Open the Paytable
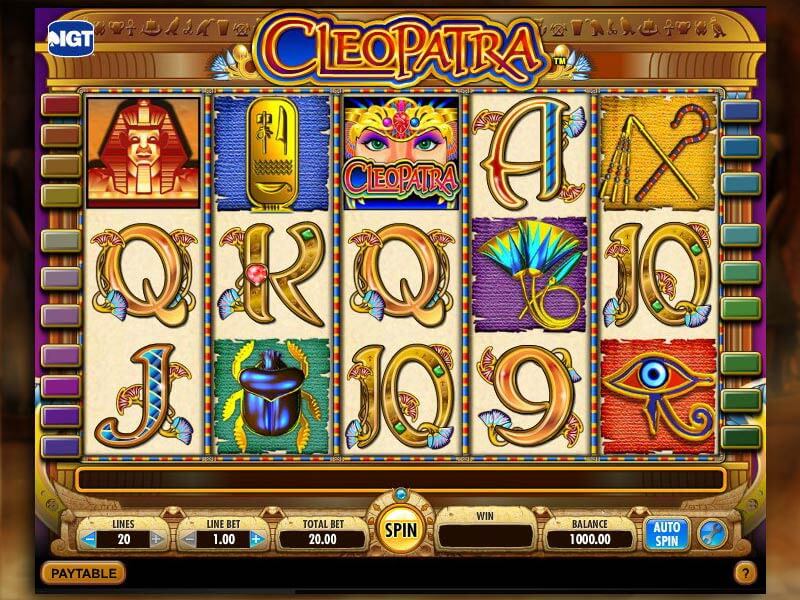 click(x=84, y=573)
